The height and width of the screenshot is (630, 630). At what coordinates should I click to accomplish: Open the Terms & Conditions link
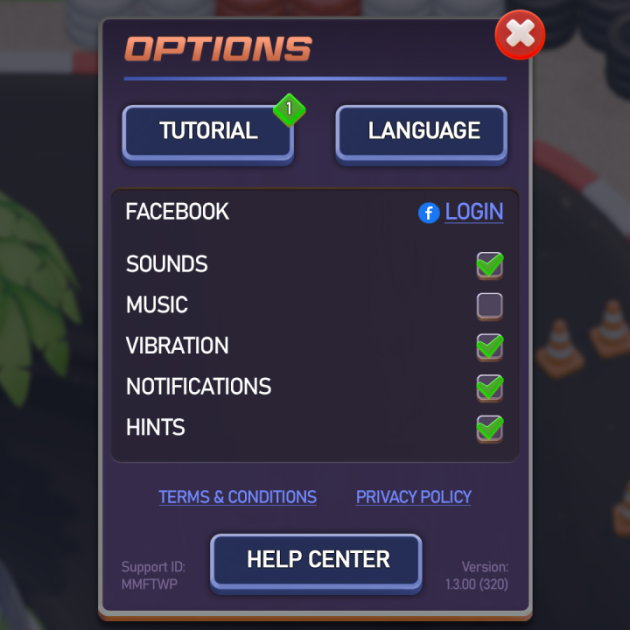(237, 497)
